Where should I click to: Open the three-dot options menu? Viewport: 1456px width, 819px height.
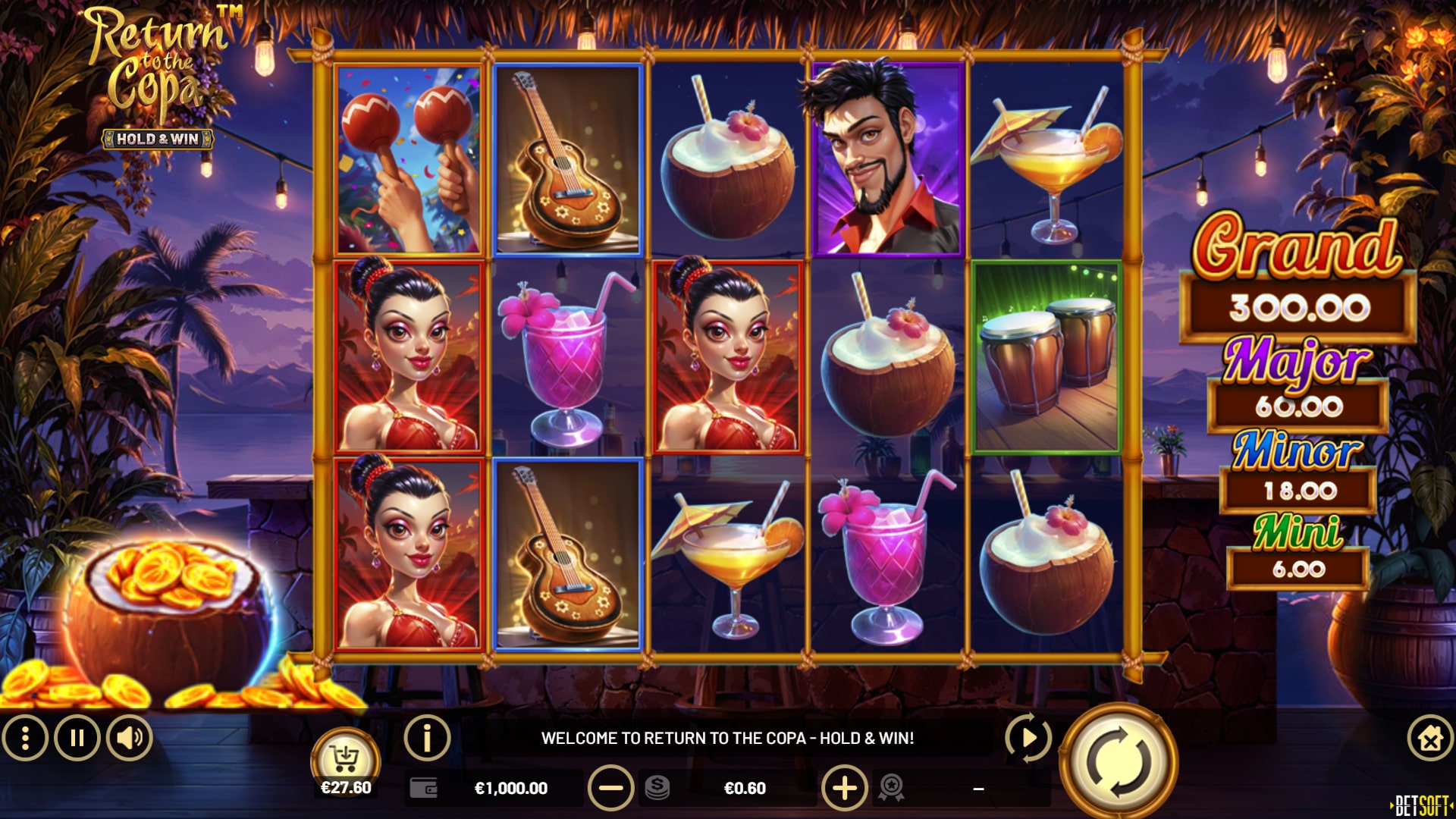[25, 738]
